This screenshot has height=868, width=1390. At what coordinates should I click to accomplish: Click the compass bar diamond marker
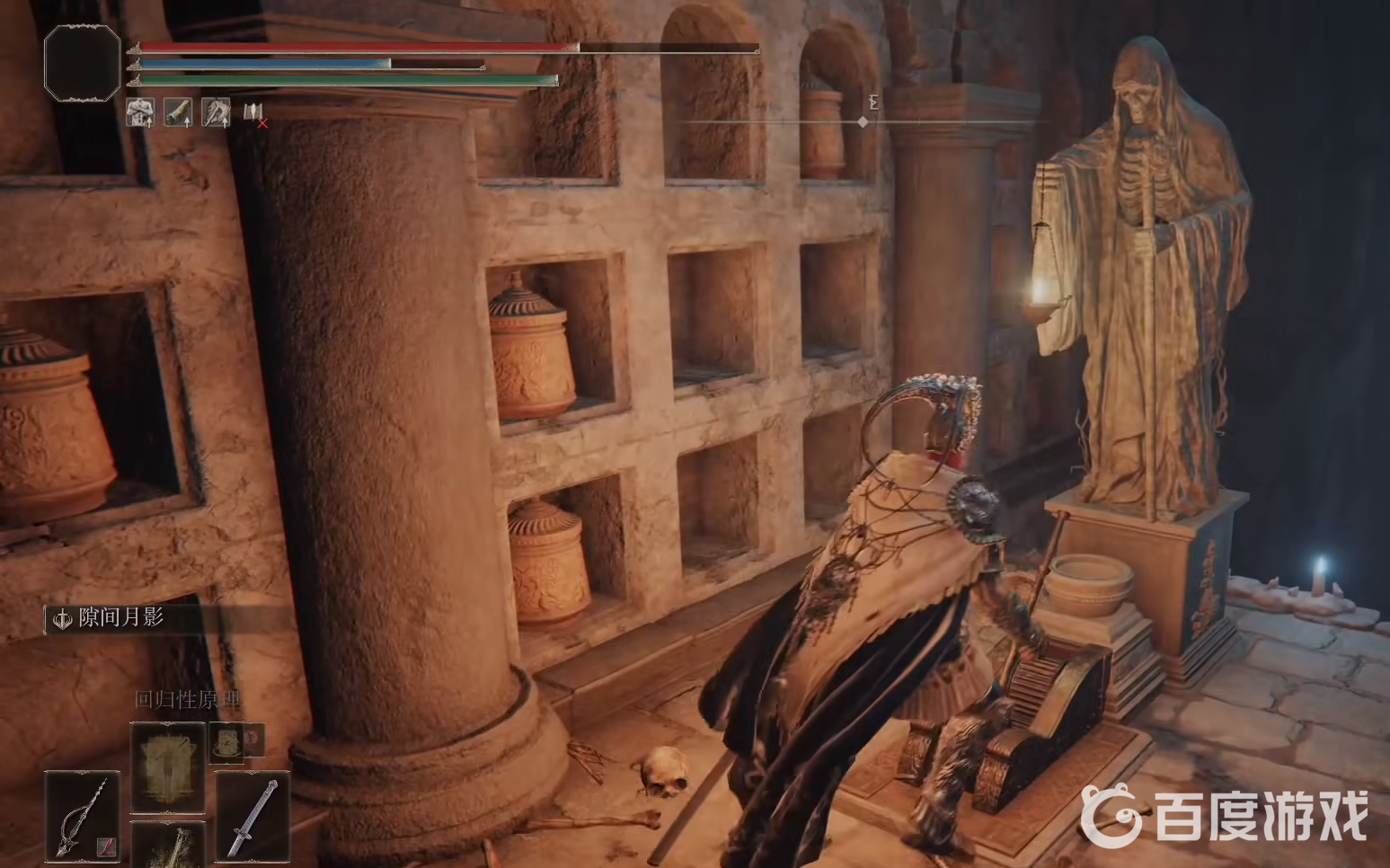863,121
